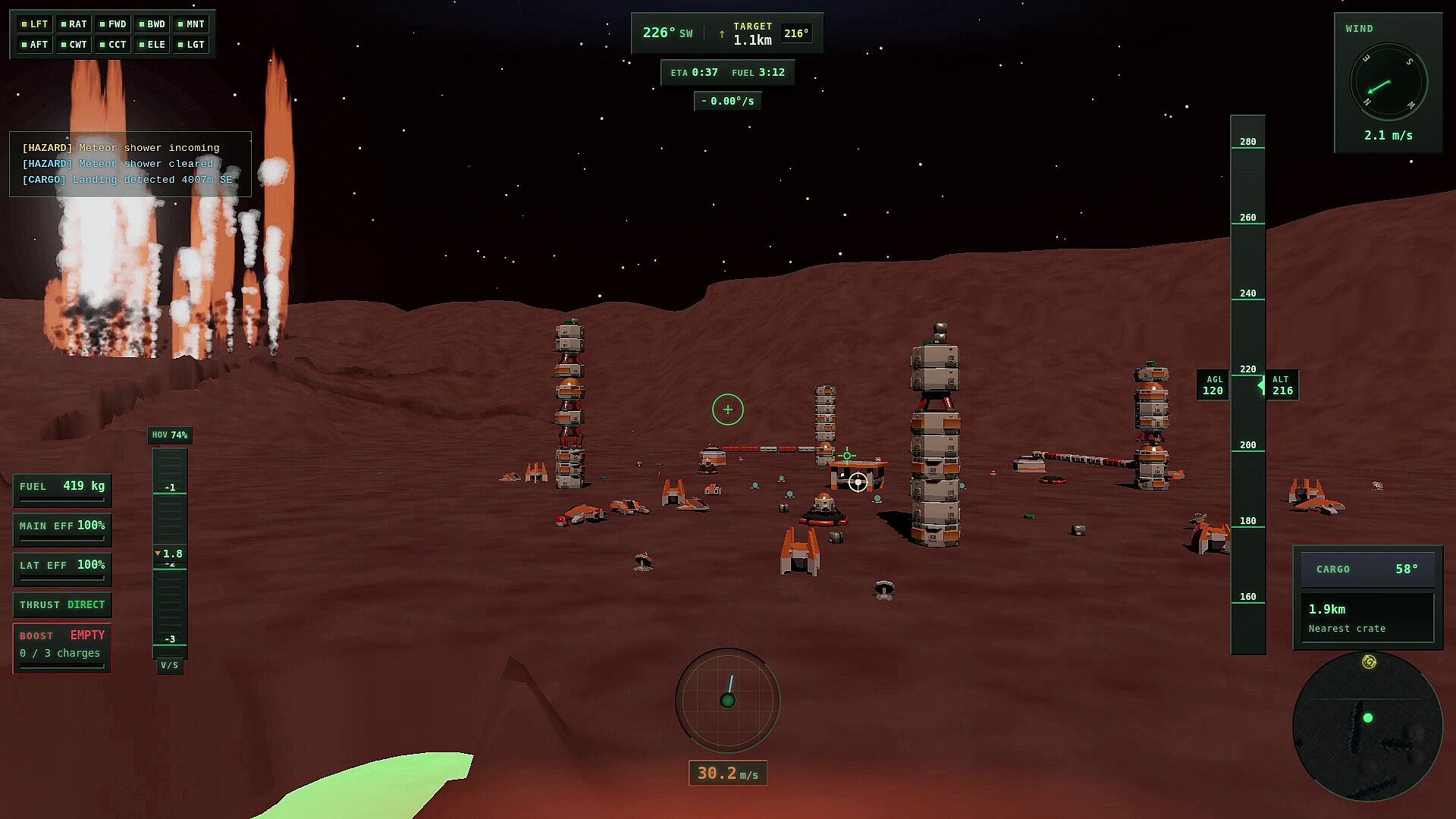
Task: Toggle the LGT indicator
Action: pyautogui.click(x=191, y=45)
